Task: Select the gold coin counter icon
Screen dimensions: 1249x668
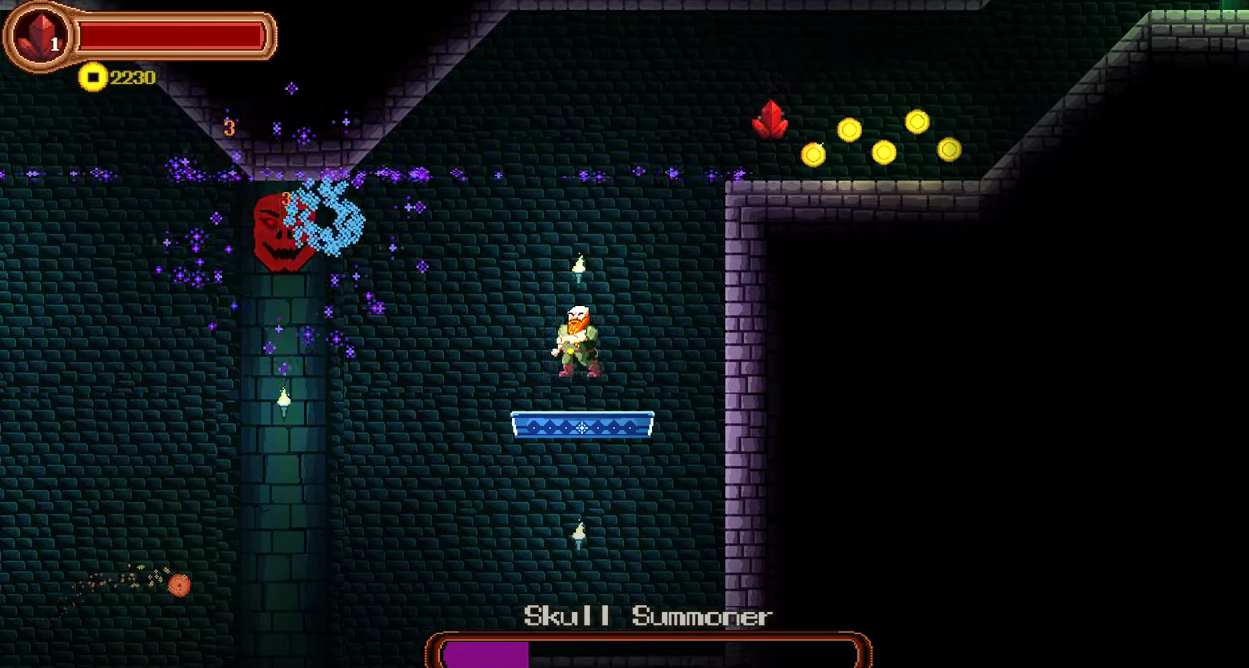Action: [x=93, y=77]
